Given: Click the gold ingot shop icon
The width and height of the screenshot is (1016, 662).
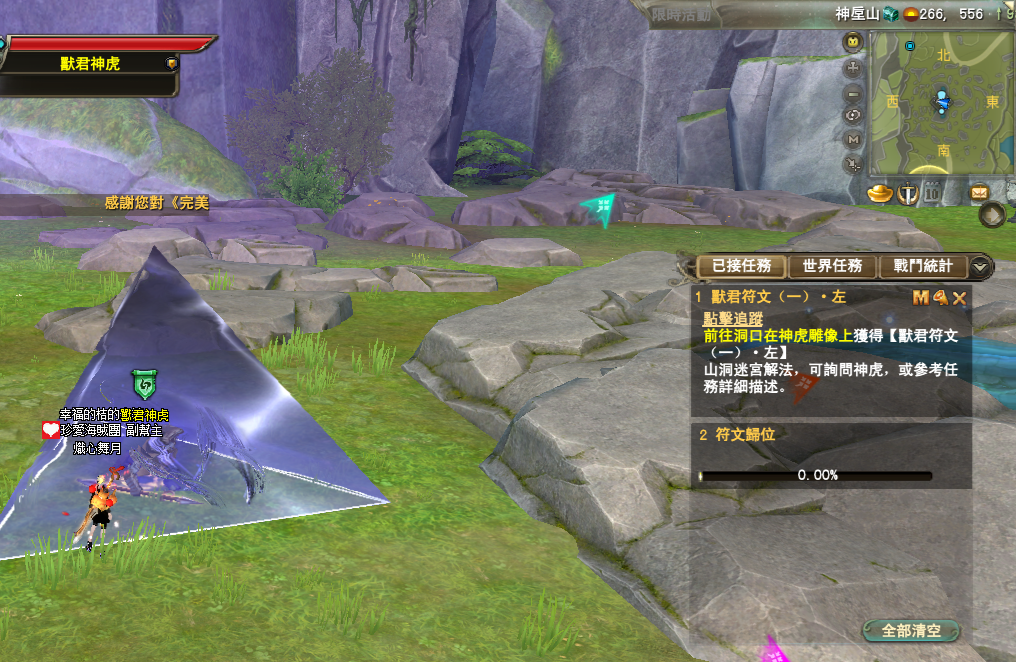Looking at the screenshot, I should tap(879, 193).
